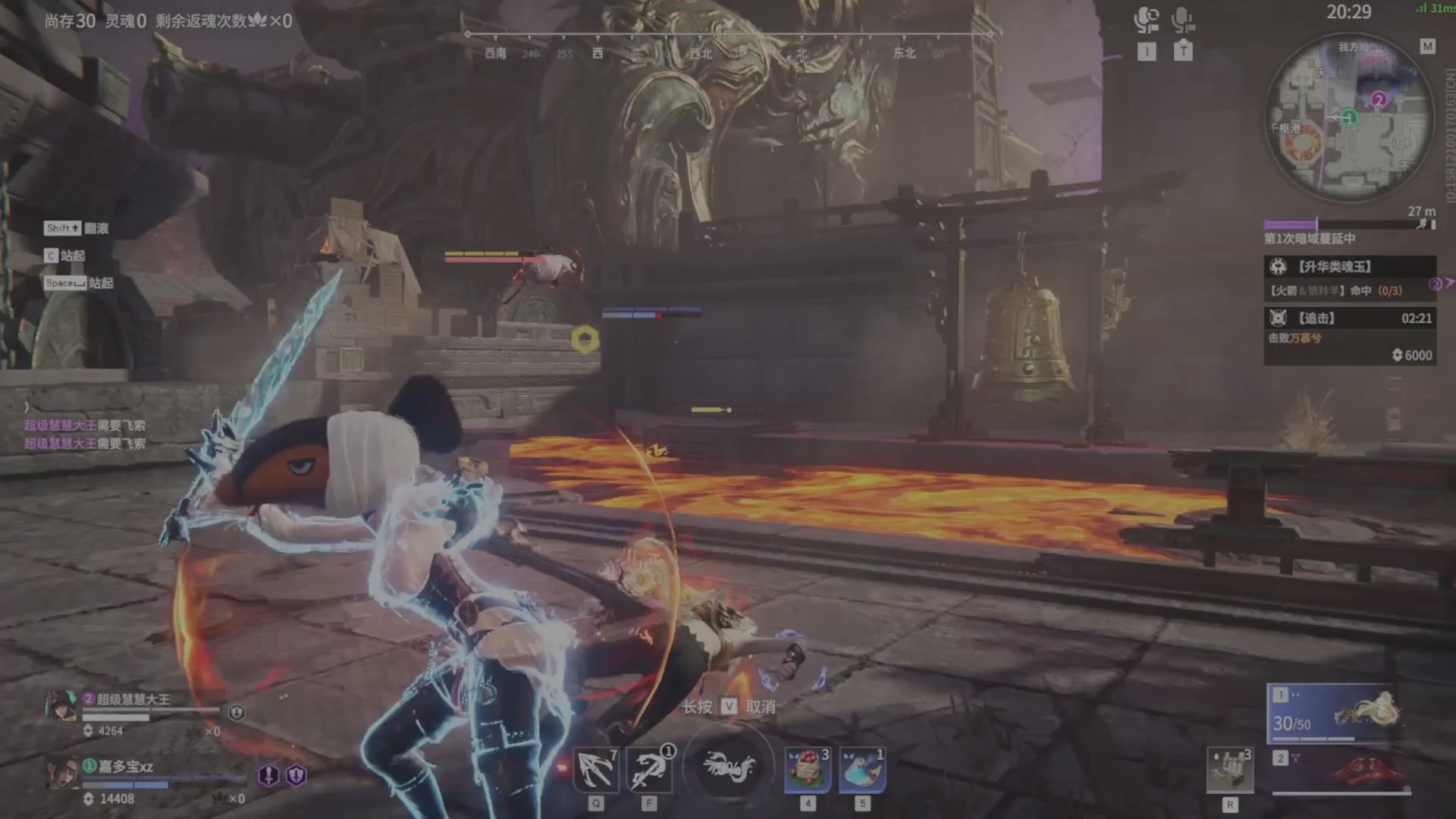Viewport: 1456px width, 819px height.
Task: Use the red berry bag consumable
Action: [808, 769]
